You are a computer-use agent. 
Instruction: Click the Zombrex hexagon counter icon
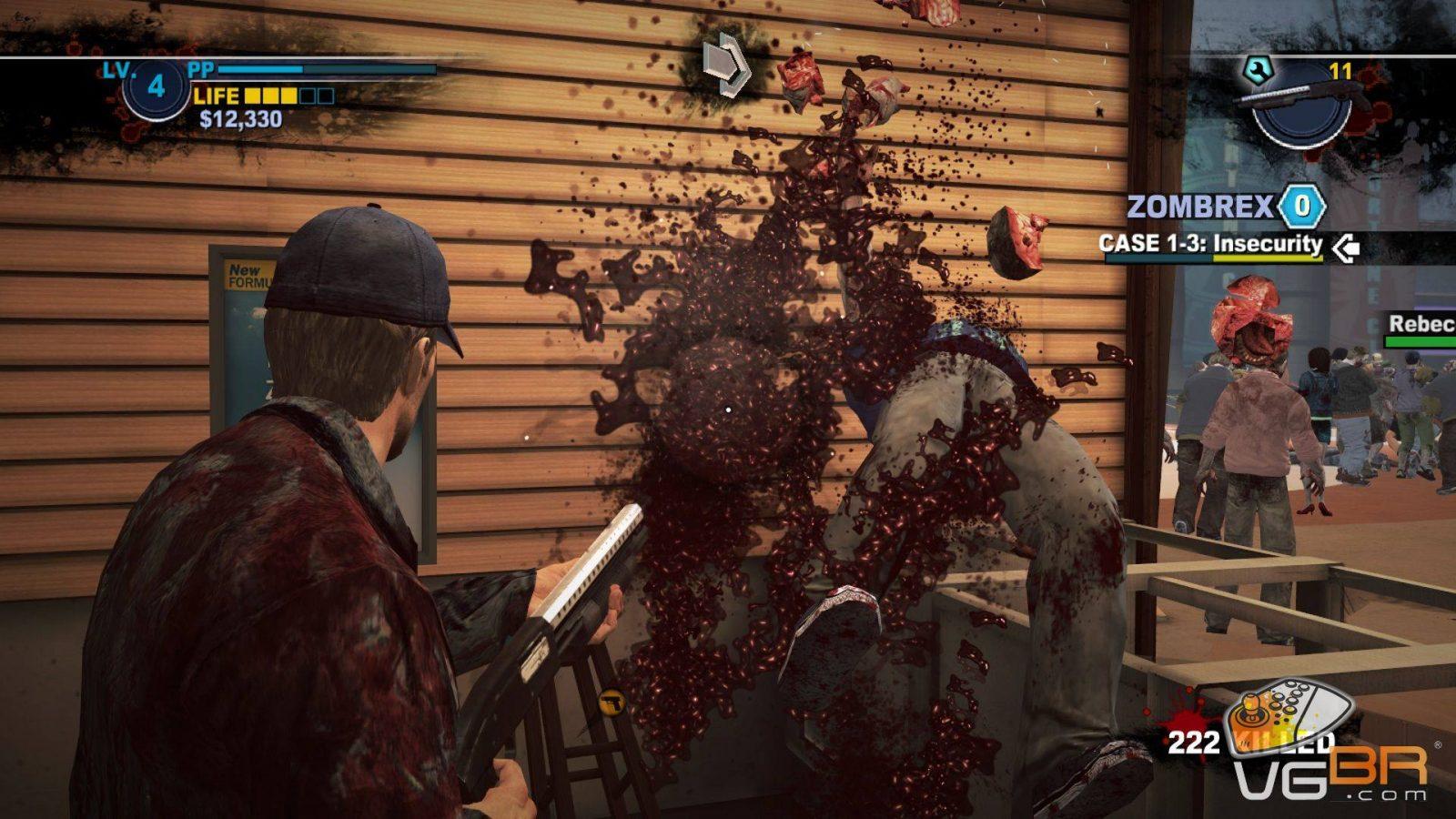click(x=1301, y=207)
